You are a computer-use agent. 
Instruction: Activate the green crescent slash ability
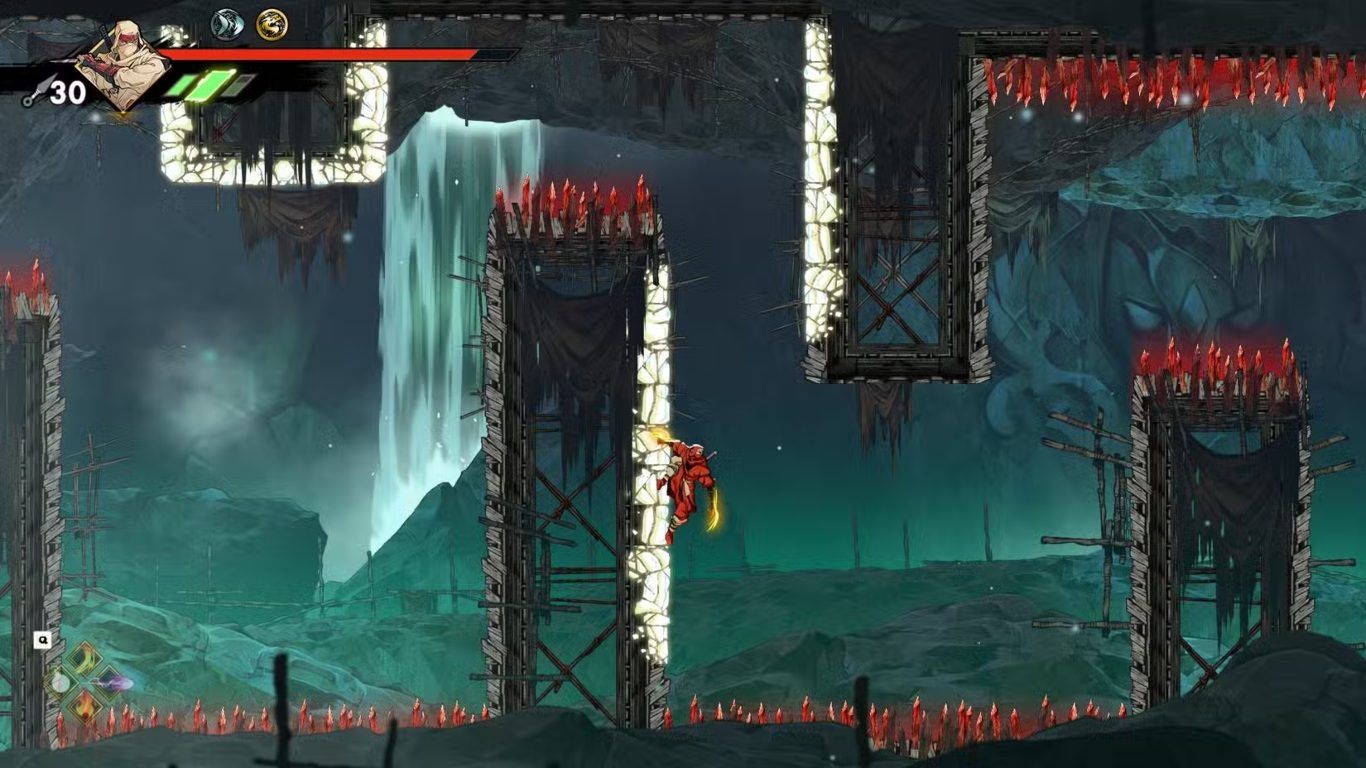tap(84, 657)
